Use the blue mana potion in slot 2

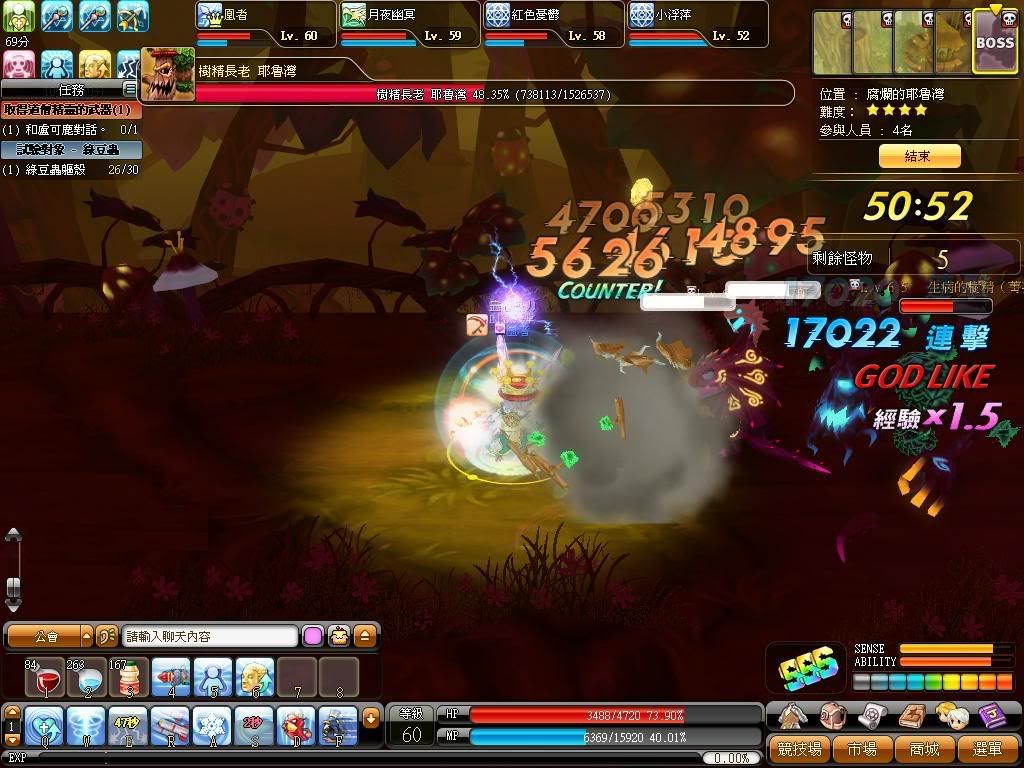click(87, 677)
